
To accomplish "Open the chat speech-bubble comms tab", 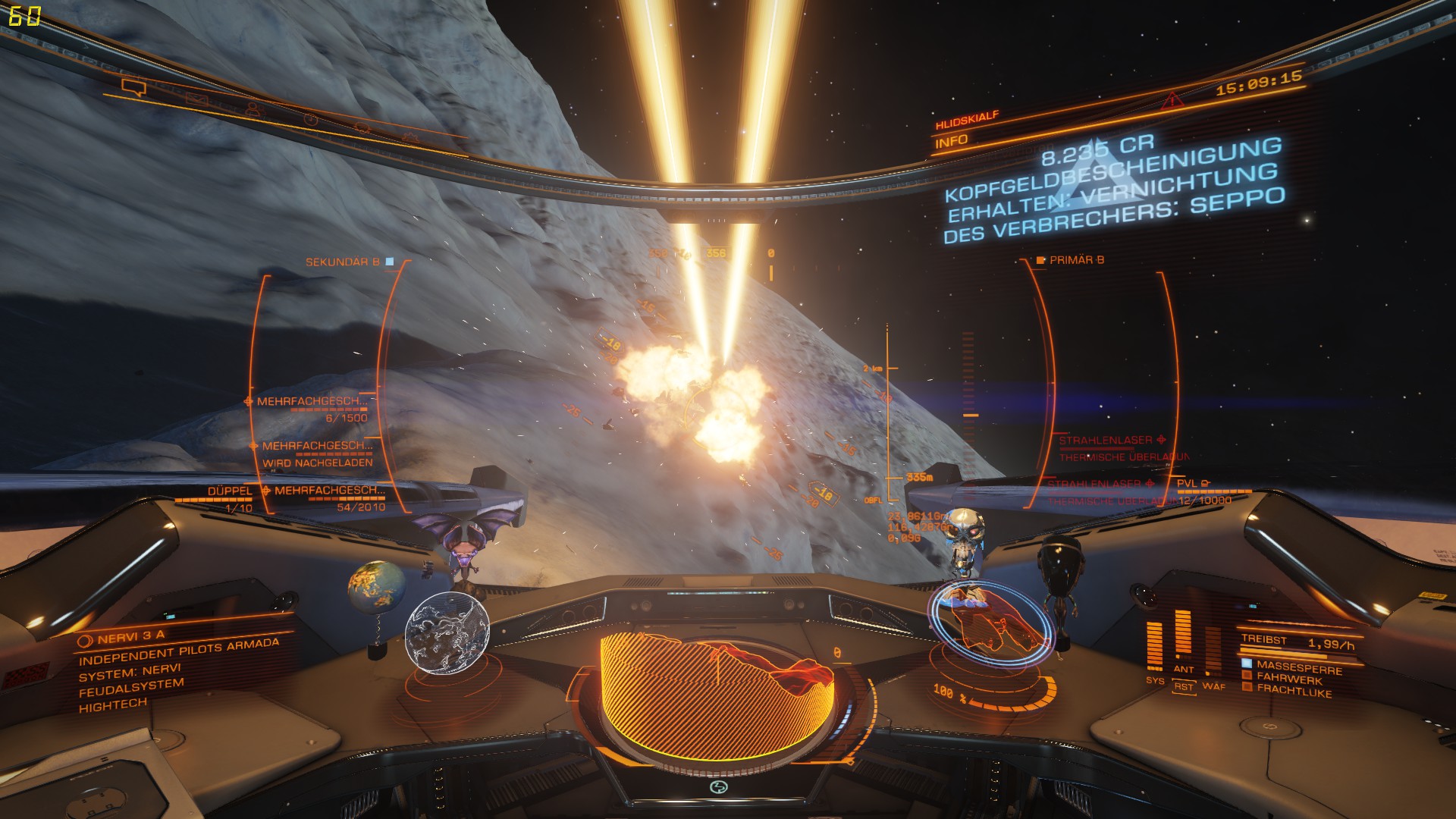I will [133, 89].
